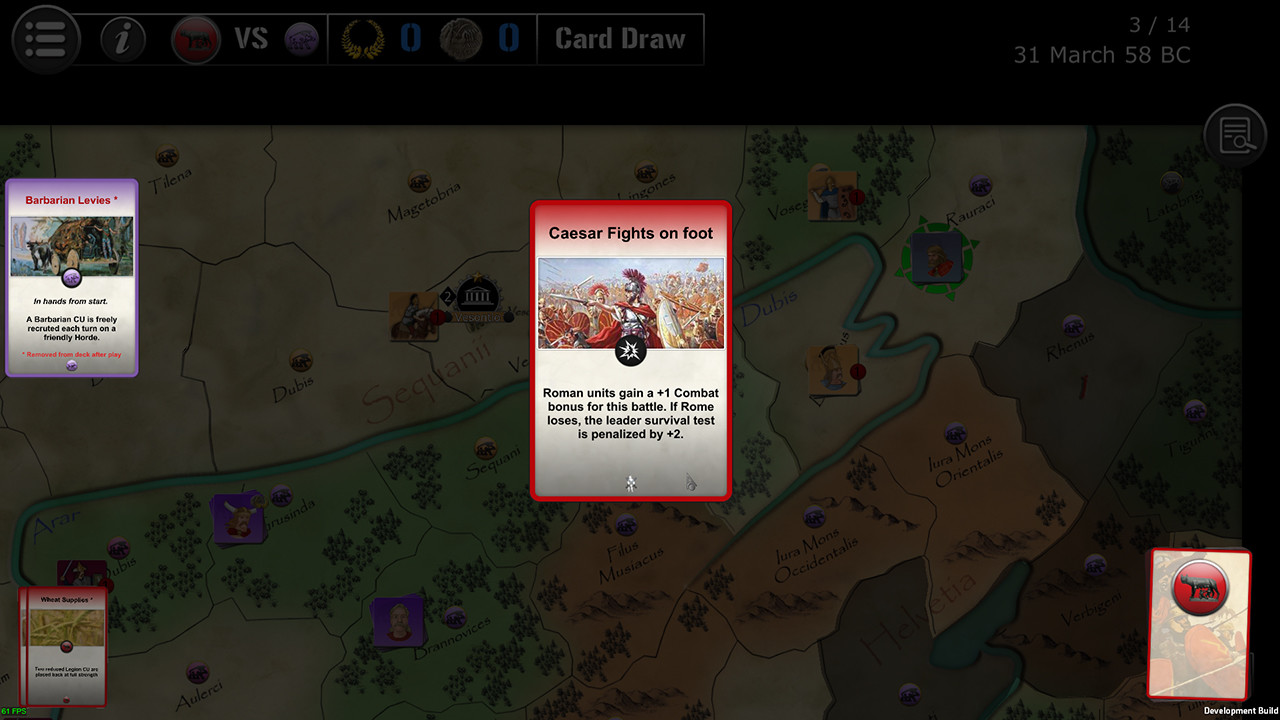This screenshot has height=720, width=1280.
Task: Open the magnifier inspection tool at top right
Action: click(1236, 134)
